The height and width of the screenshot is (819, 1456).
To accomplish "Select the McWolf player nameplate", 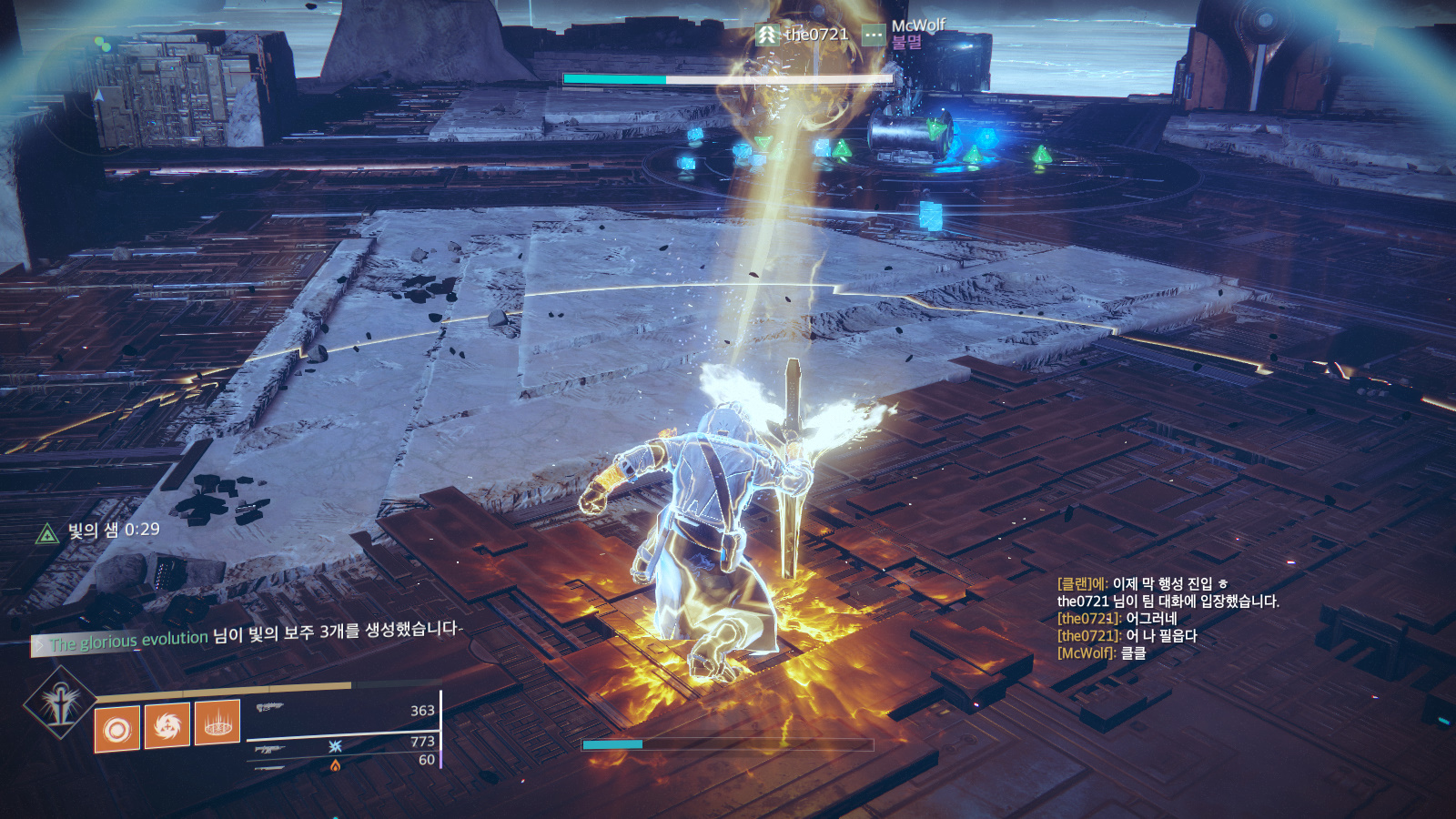I will pos(905,35).
